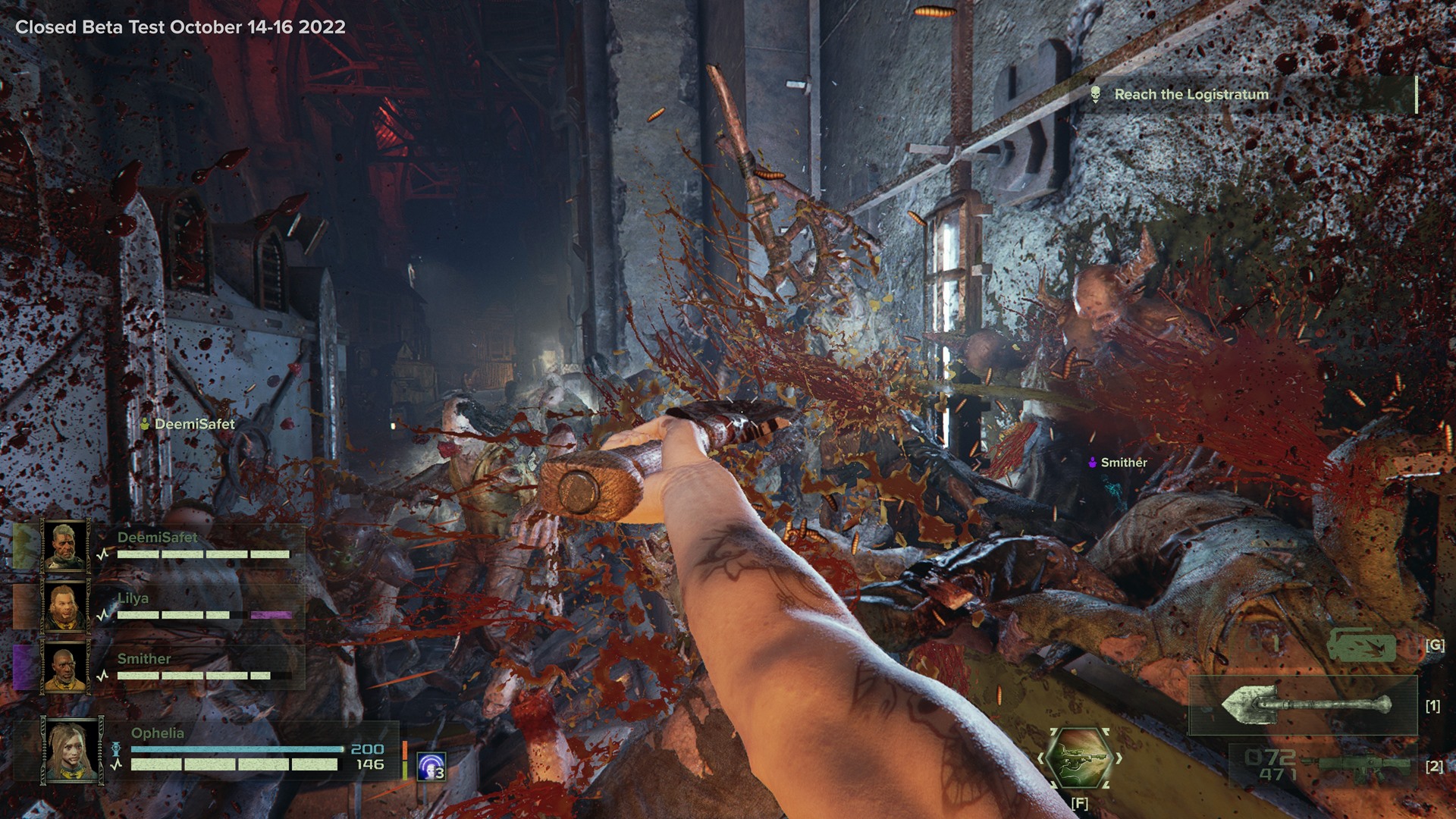Click Ophelia's player portrait
Image resolution: width=1456 pixels, height=819 pixels.
click(73, 750)
